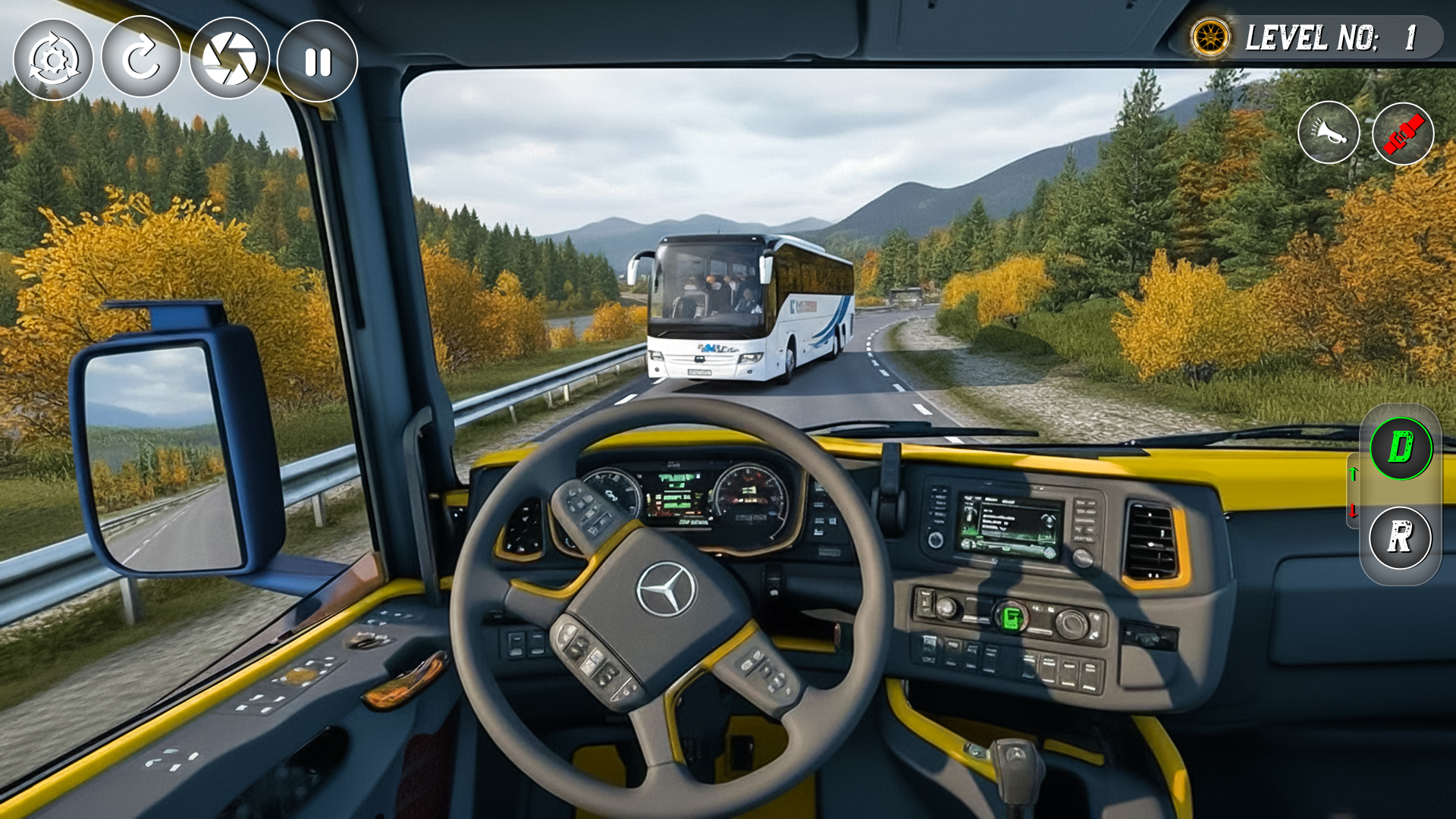
Task: Select Drive gear D
Action: (x=1401, y=448)
